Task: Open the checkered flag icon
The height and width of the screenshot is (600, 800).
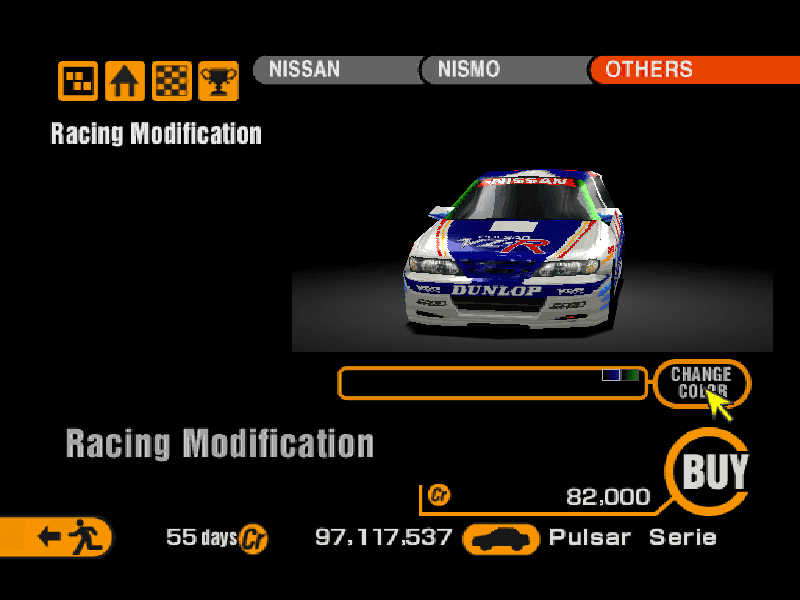Action: [x=172, y=81]
